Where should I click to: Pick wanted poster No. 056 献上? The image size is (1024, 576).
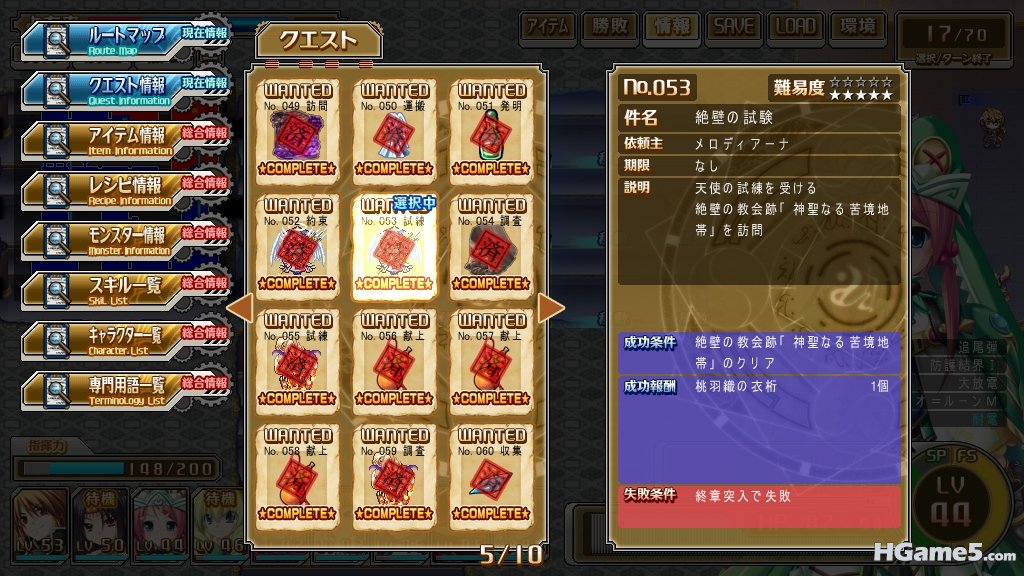pyautogui.click(x=396, y=361)
